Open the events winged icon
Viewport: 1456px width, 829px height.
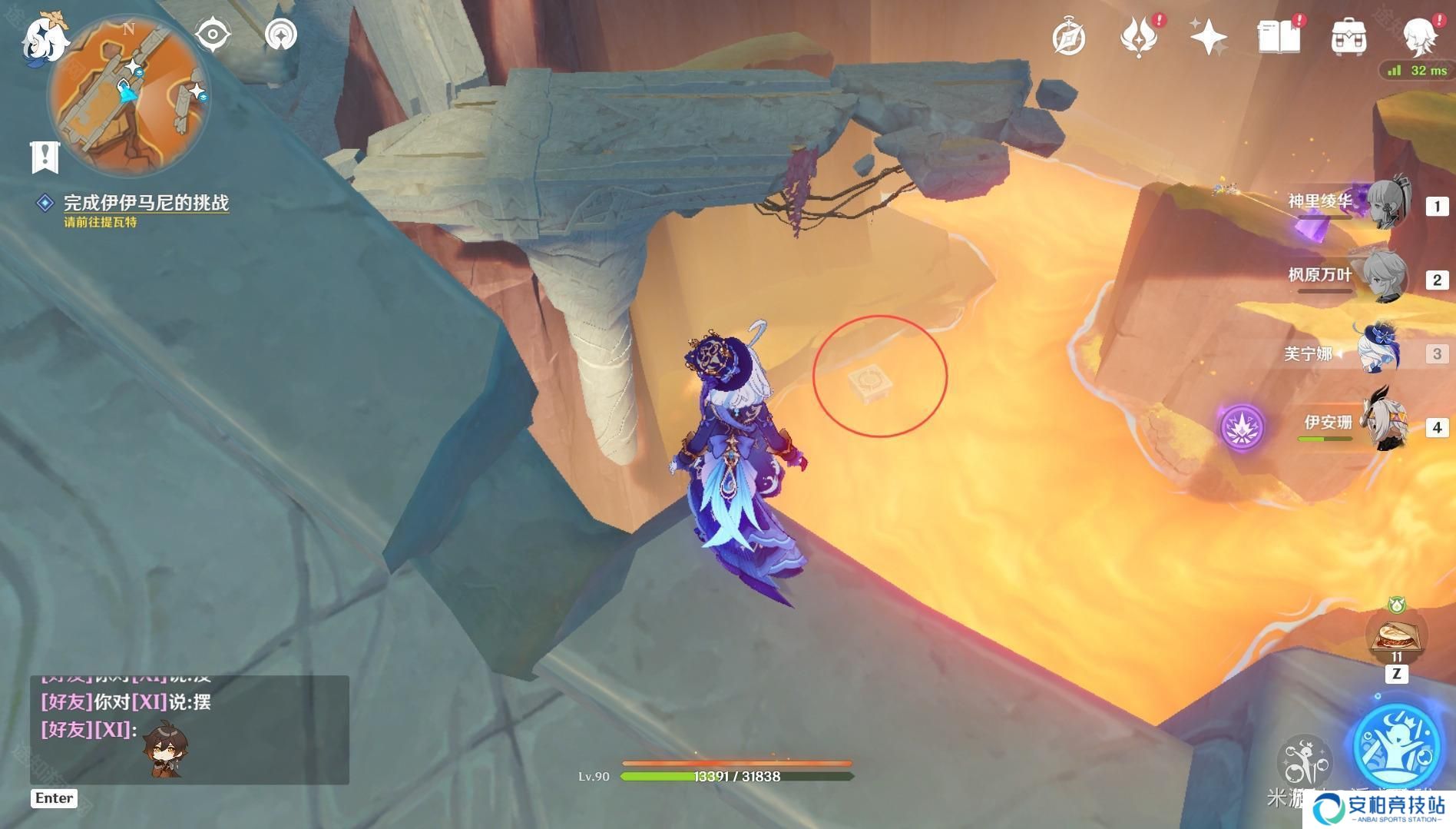(1138, 38)
